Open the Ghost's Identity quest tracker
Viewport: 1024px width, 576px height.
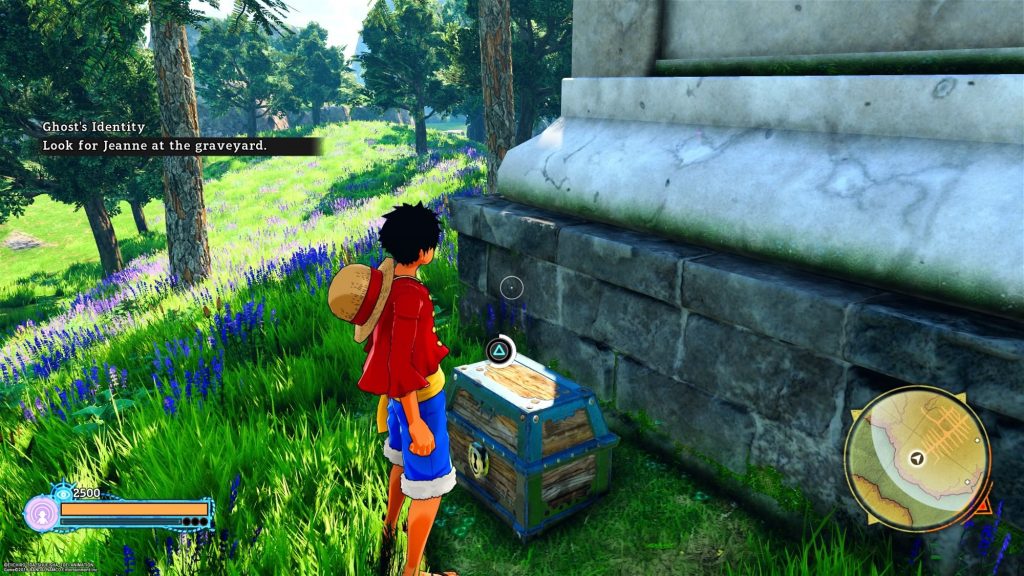tap(94, 128)
